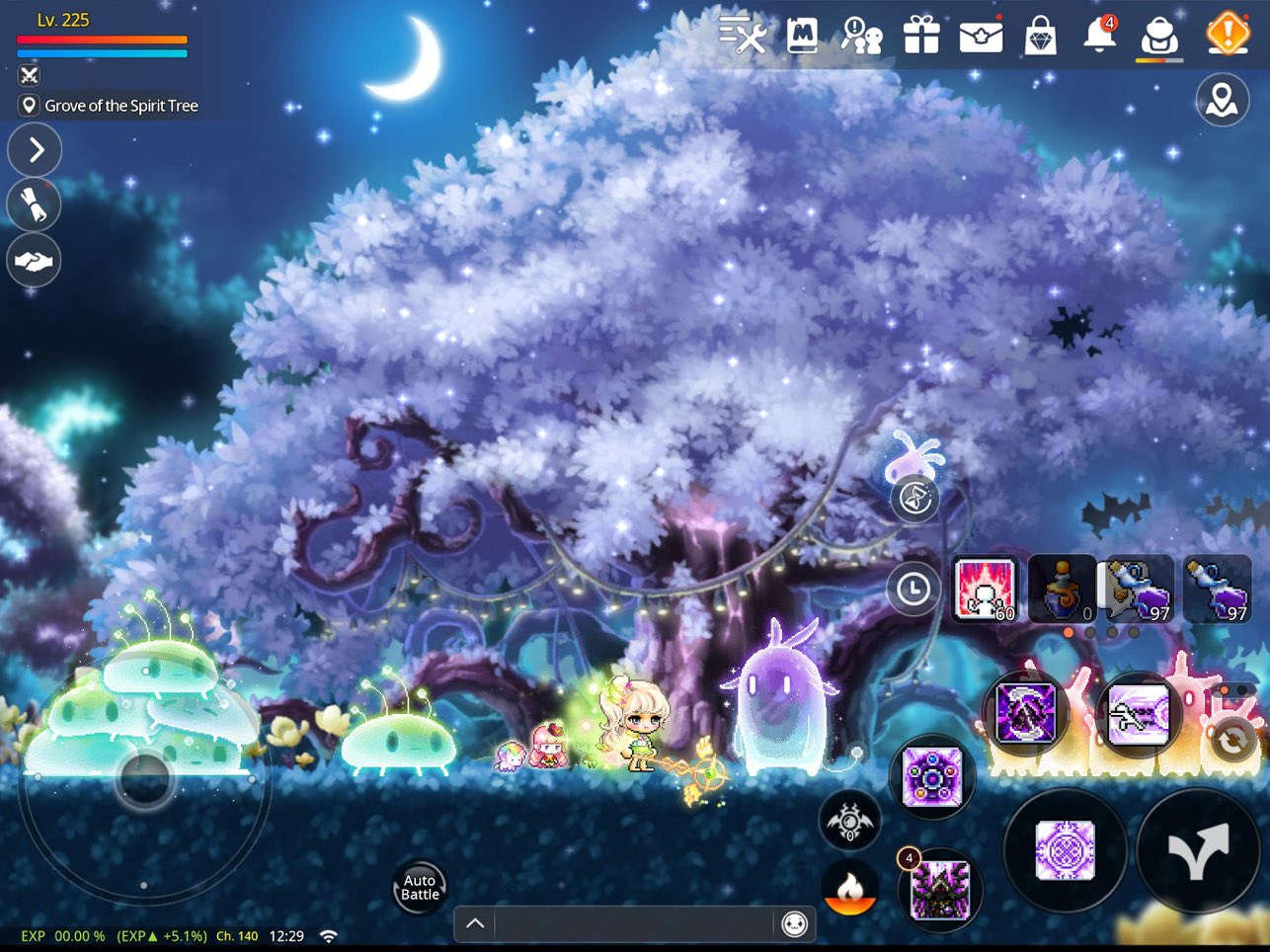Open the gift box events icon
Viewport: 1270px width, 952px height.
point(920,36)
